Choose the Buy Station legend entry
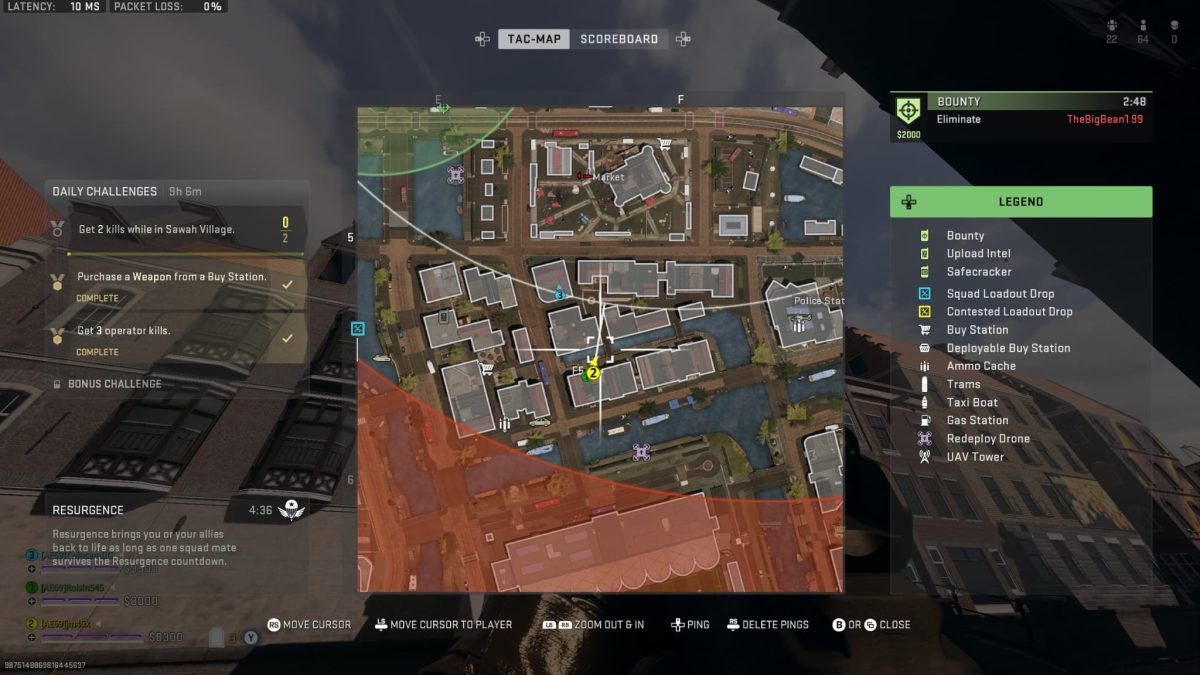The image size is (1200, 675). pos(977,330)
